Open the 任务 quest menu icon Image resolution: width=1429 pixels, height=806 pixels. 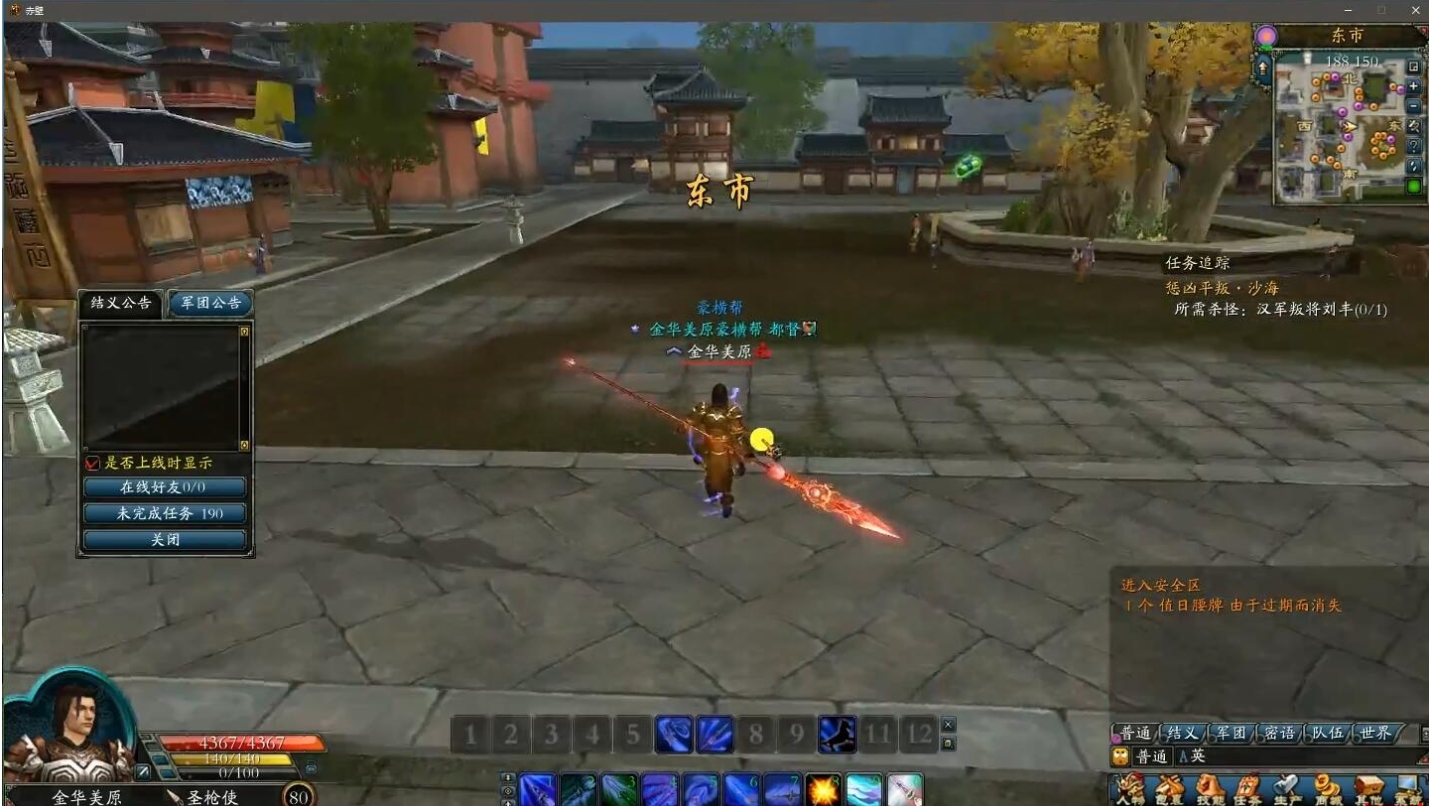[x=1248, y=788]
